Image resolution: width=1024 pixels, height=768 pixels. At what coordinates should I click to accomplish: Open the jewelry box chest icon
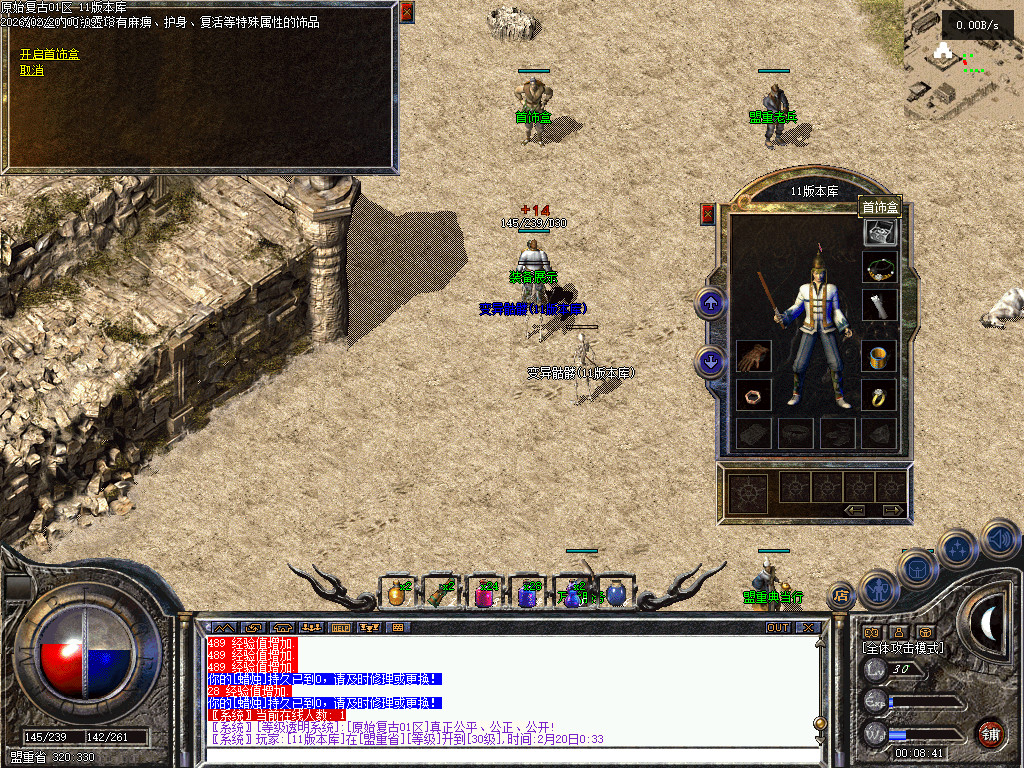(x=880, y=232)
